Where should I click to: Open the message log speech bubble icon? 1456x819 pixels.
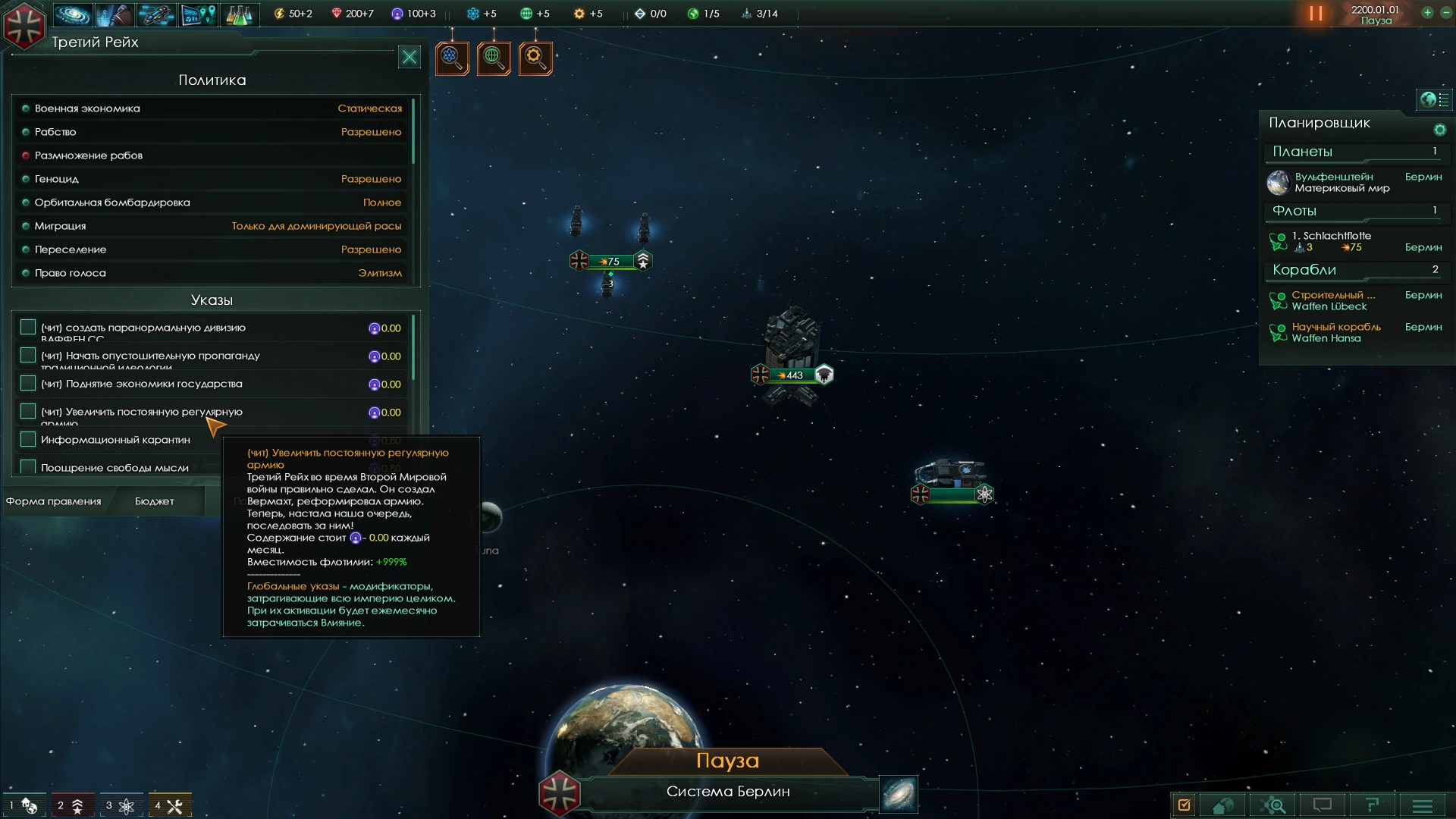(1323, 805)
